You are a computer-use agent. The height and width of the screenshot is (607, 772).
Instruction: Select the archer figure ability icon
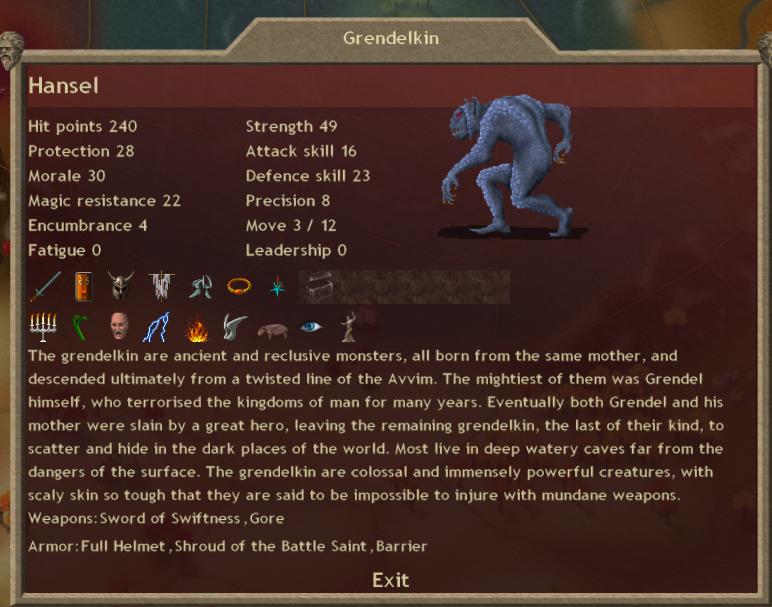(x=349, y=327)
